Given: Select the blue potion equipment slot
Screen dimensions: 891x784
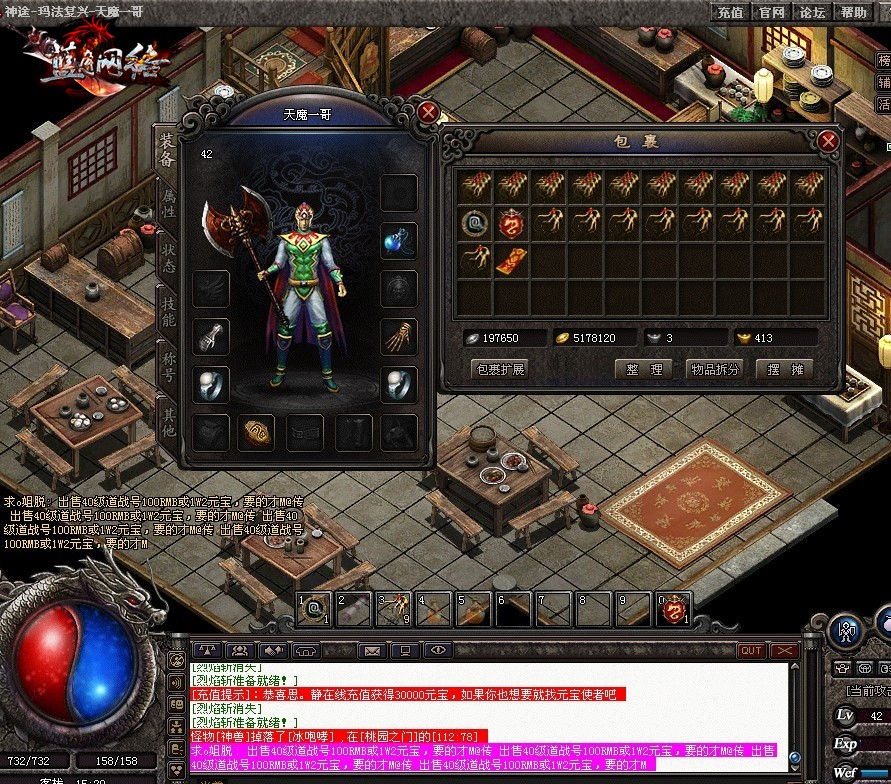Looking at the screenshot, I should [399, 240].
